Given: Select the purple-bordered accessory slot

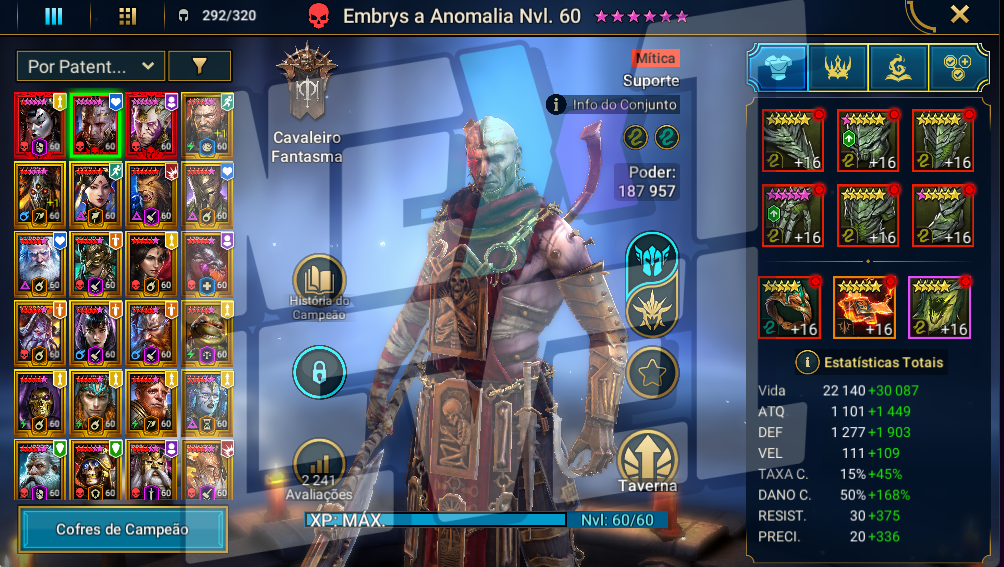Looking at the screenshot, I should pos(940,308).
